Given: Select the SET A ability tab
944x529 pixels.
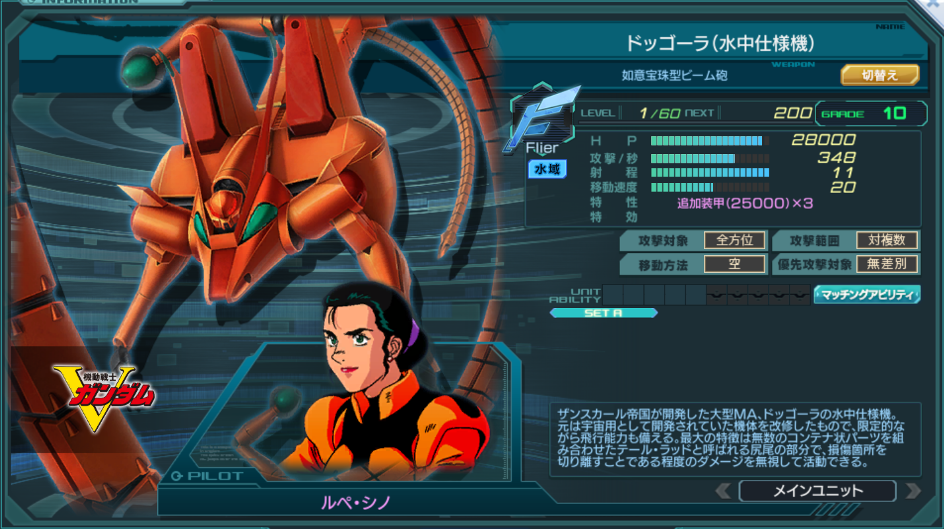Looking at the screenshot, I should coord(603,313).
